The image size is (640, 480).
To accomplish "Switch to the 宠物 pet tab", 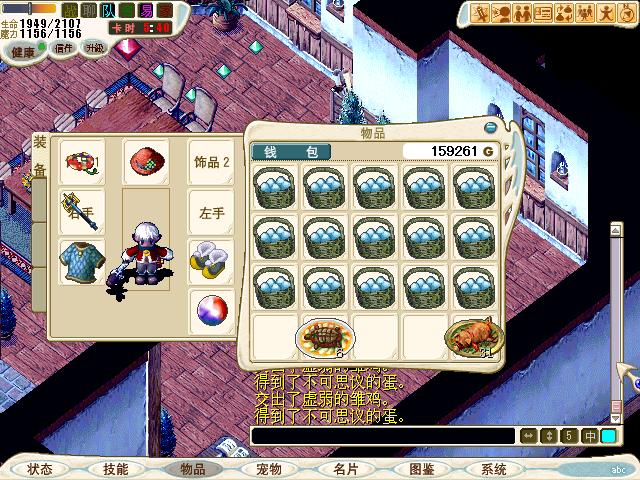I will [x=268, y=468].
